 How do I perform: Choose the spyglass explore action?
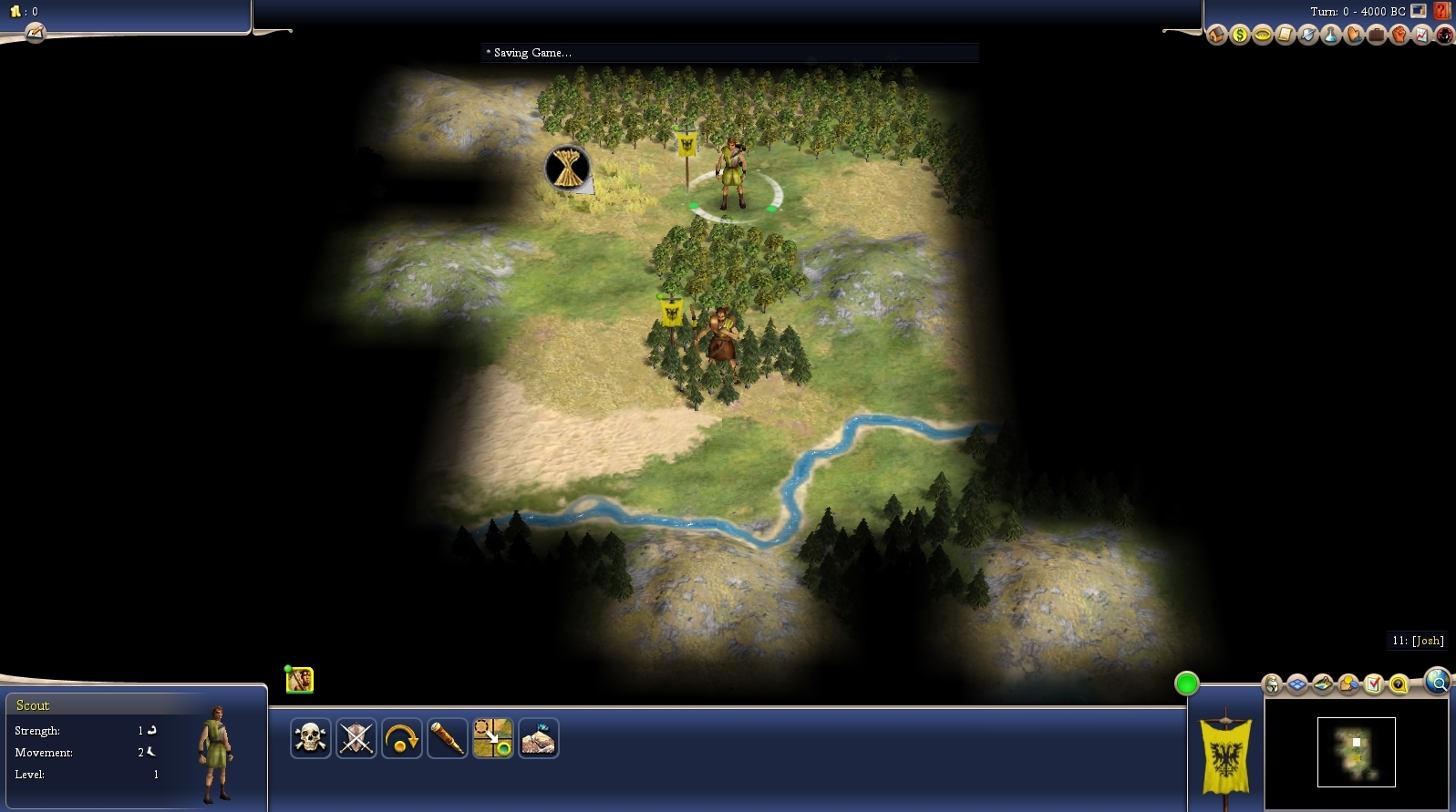[x=447, y=738]
